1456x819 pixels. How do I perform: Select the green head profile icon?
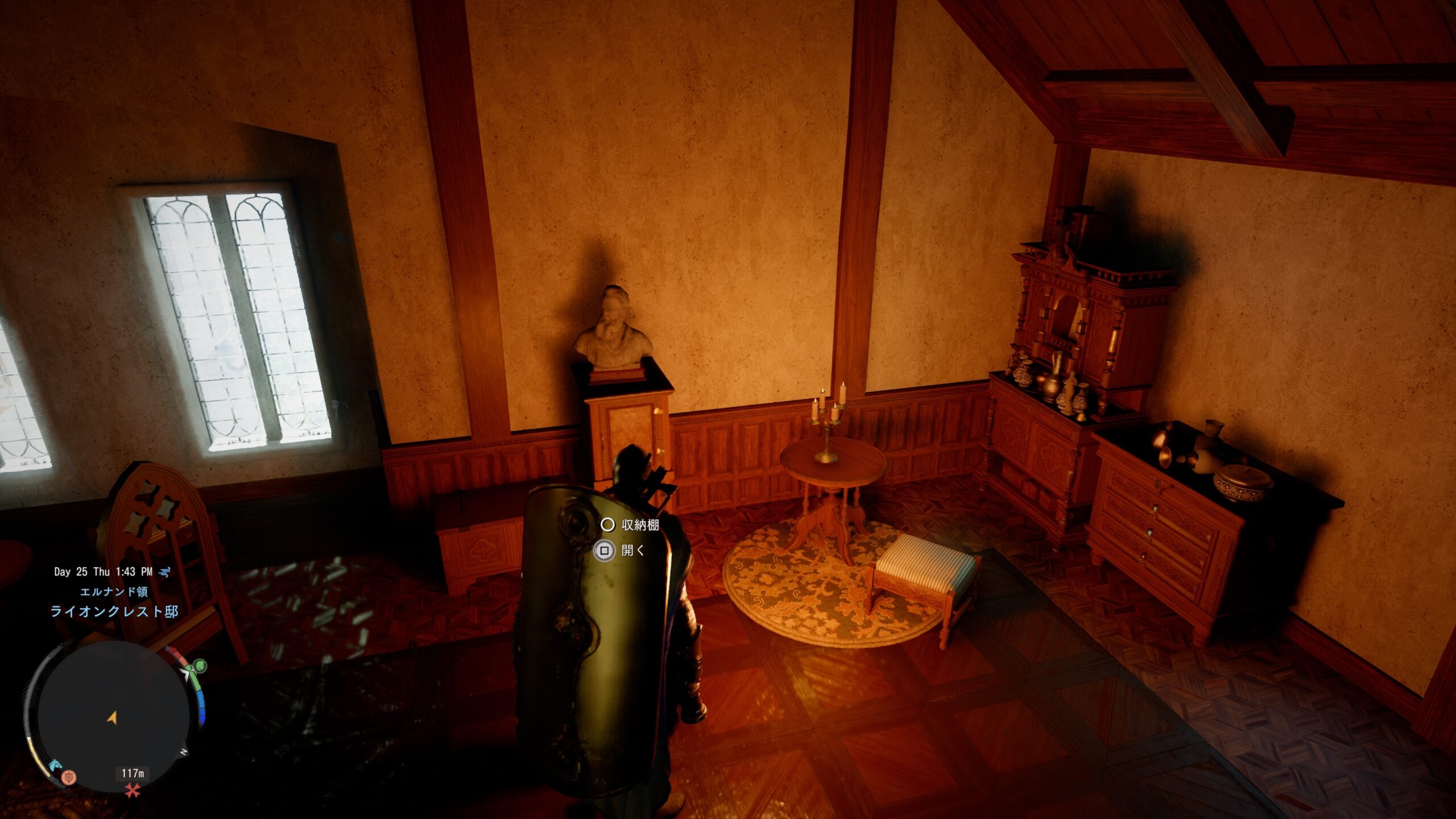pos(200,665)
